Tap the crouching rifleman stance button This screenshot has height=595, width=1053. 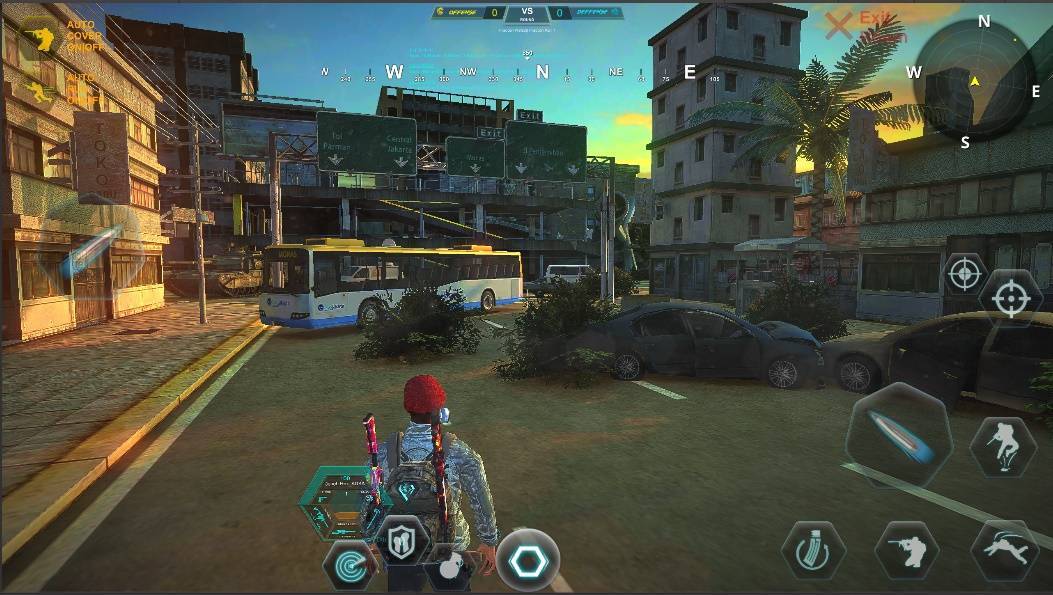click(x=907, y=549)
